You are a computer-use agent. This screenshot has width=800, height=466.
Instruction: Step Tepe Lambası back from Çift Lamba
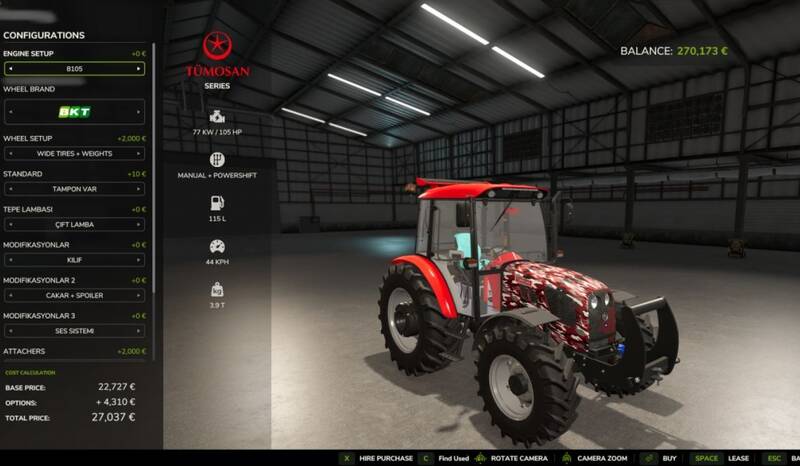(x=10, y=224)
